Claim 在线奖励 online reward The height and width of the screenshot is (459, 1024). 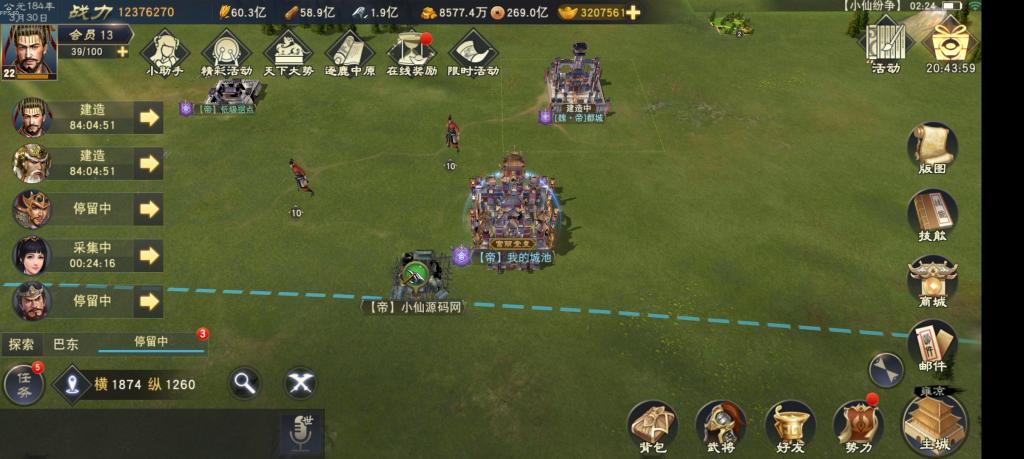click(412, 52)
